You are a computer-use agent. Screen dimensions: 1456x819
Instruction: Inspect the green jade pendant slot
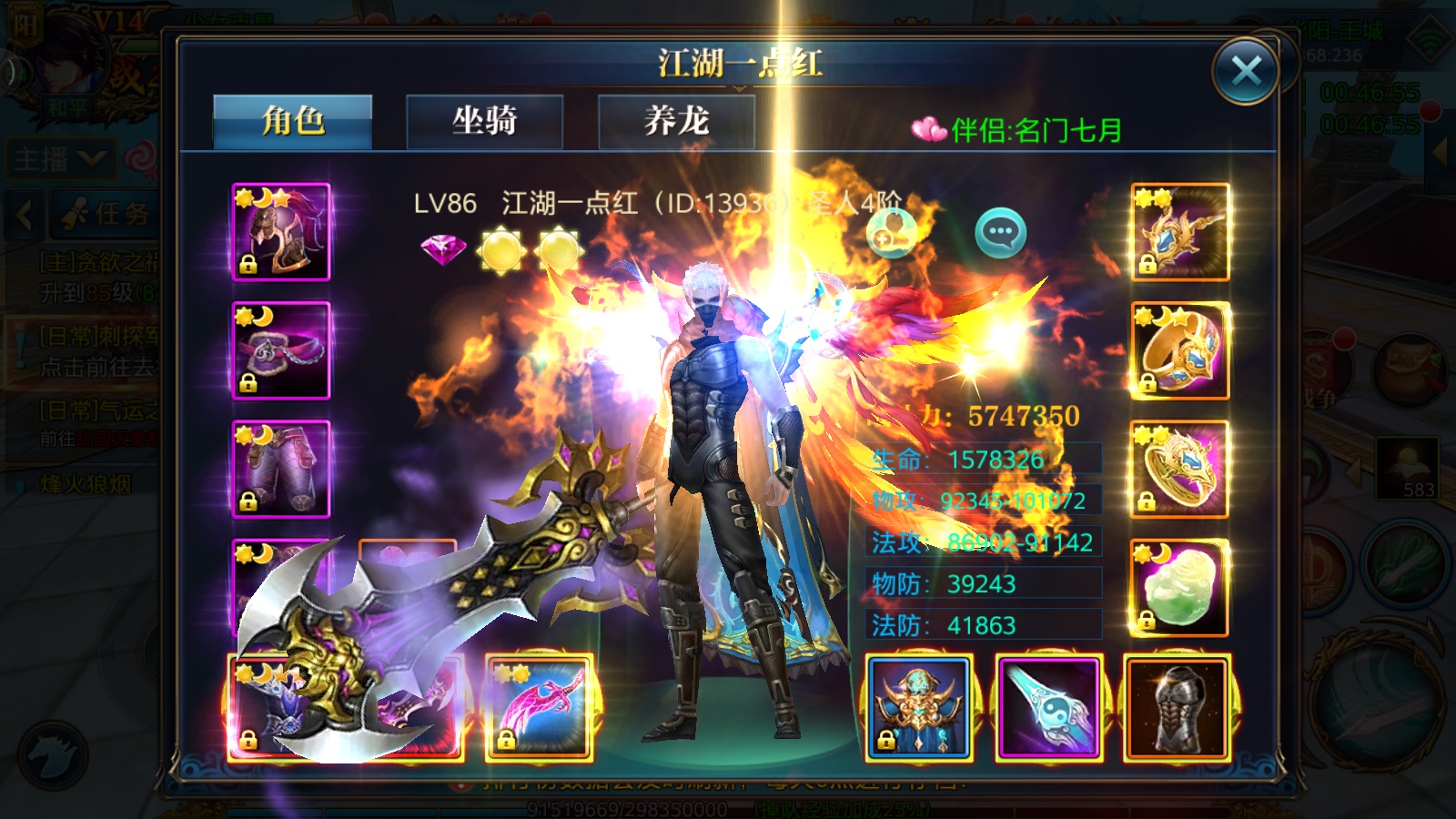(1180, 588)
